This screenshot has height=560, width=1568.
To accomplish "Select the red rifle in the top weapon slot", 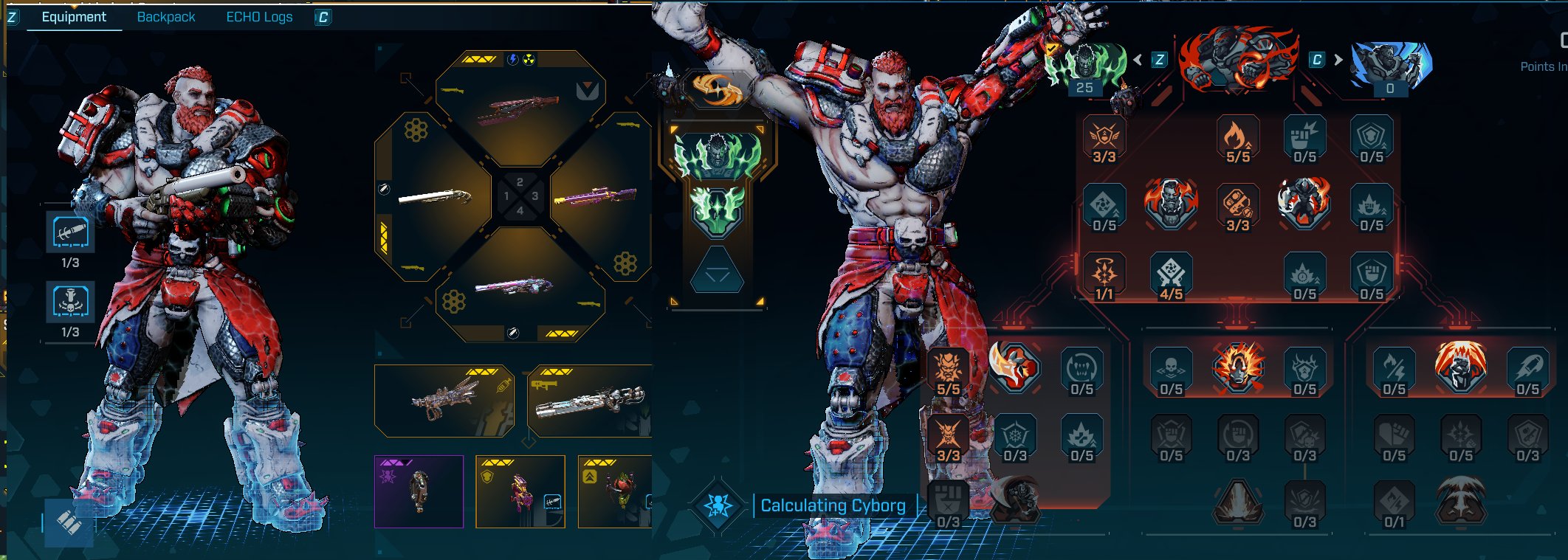I will point(520,108).
